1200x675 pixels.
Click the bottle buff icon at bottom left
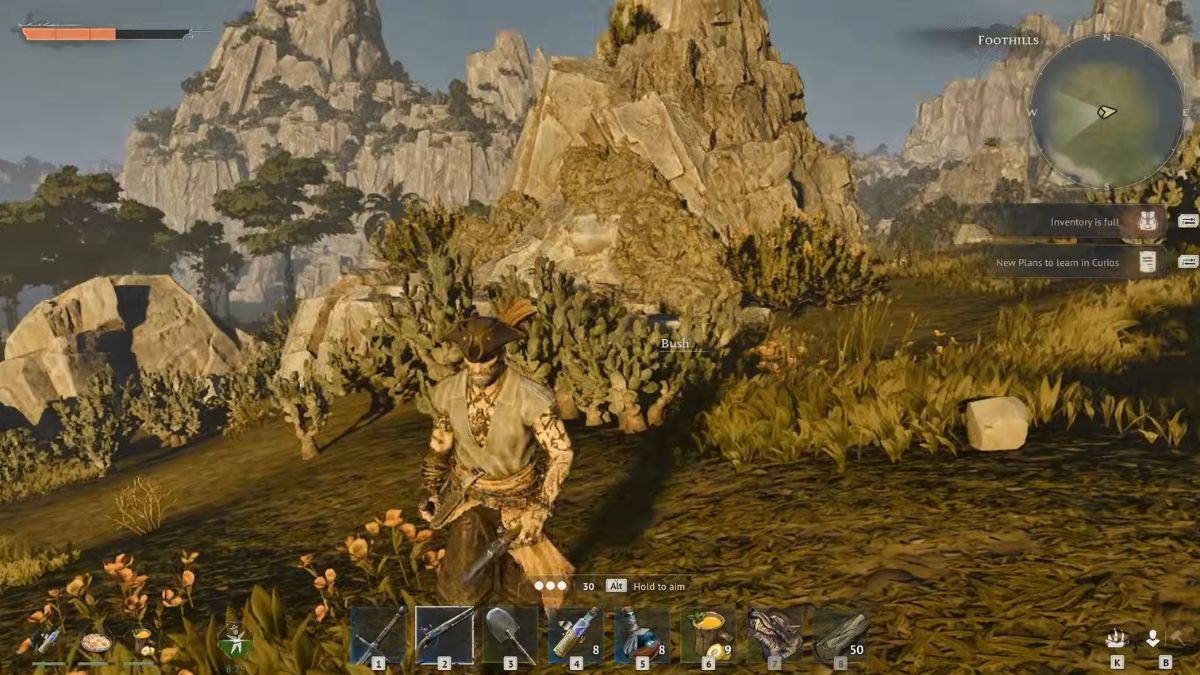[47, 640]
